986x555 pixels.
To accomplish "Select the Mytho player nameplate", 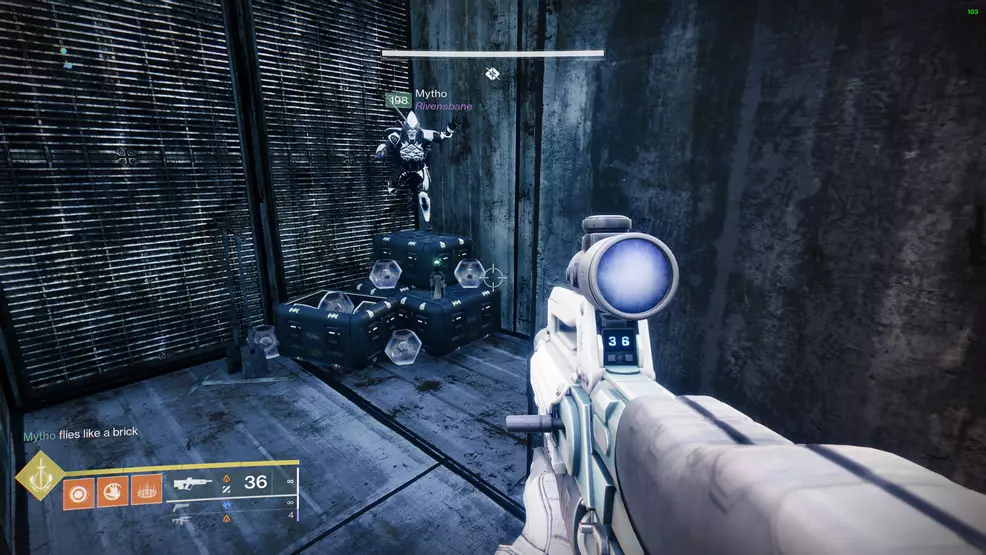I will (x=431, y=94).
